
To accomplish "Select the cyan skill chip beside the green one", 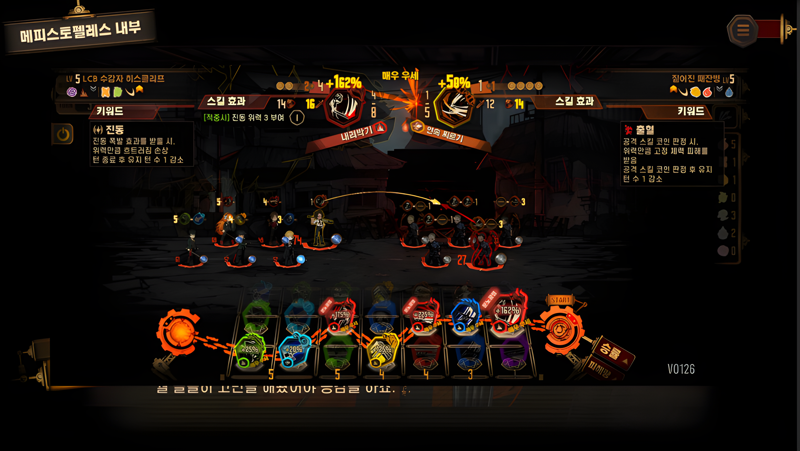I will coord(294,348).
